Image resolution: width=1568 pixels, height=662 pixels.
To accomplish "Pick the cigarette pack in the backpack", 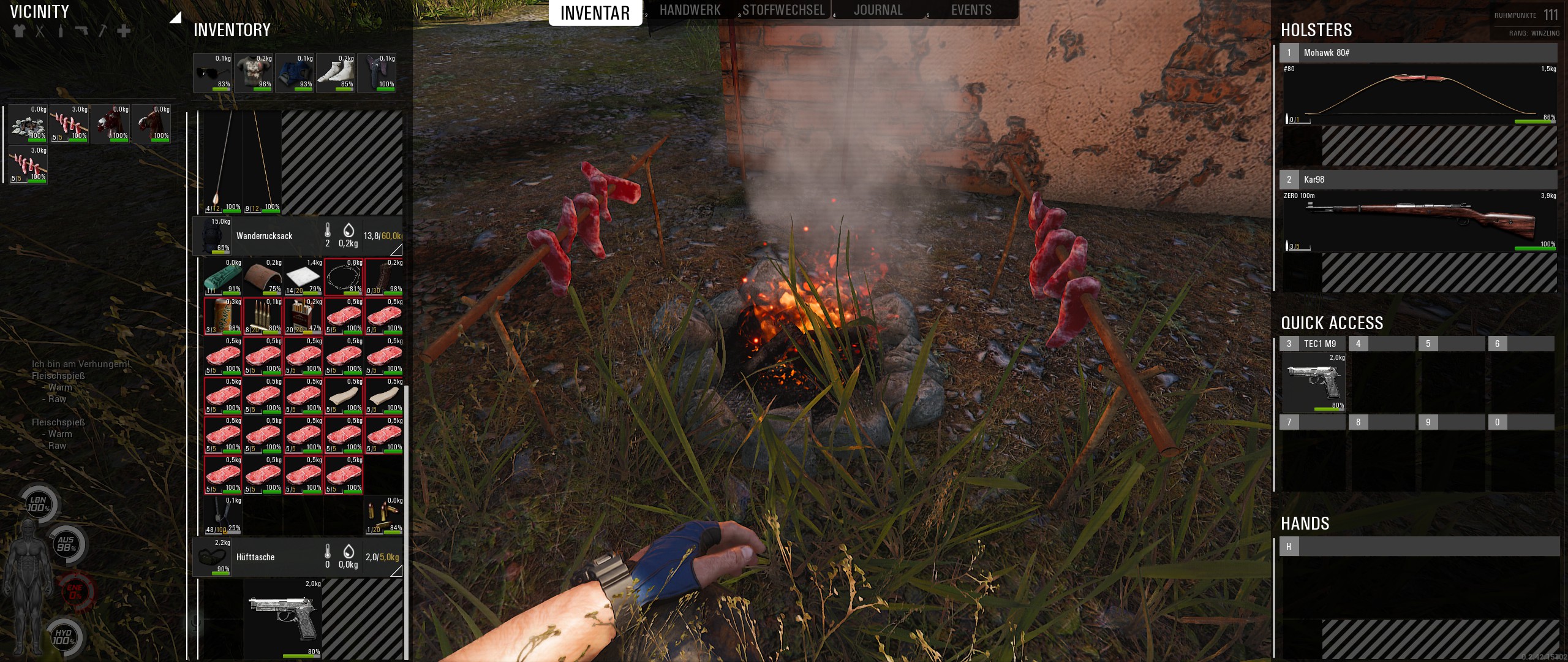I will pos(303,316).
